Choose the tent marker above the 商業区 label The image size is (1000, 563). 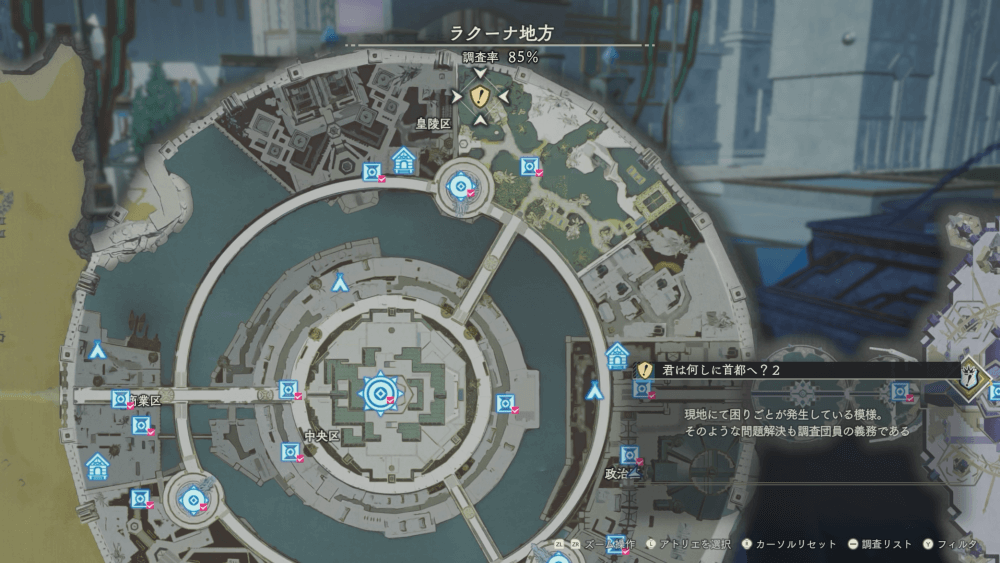click(97, 350)
